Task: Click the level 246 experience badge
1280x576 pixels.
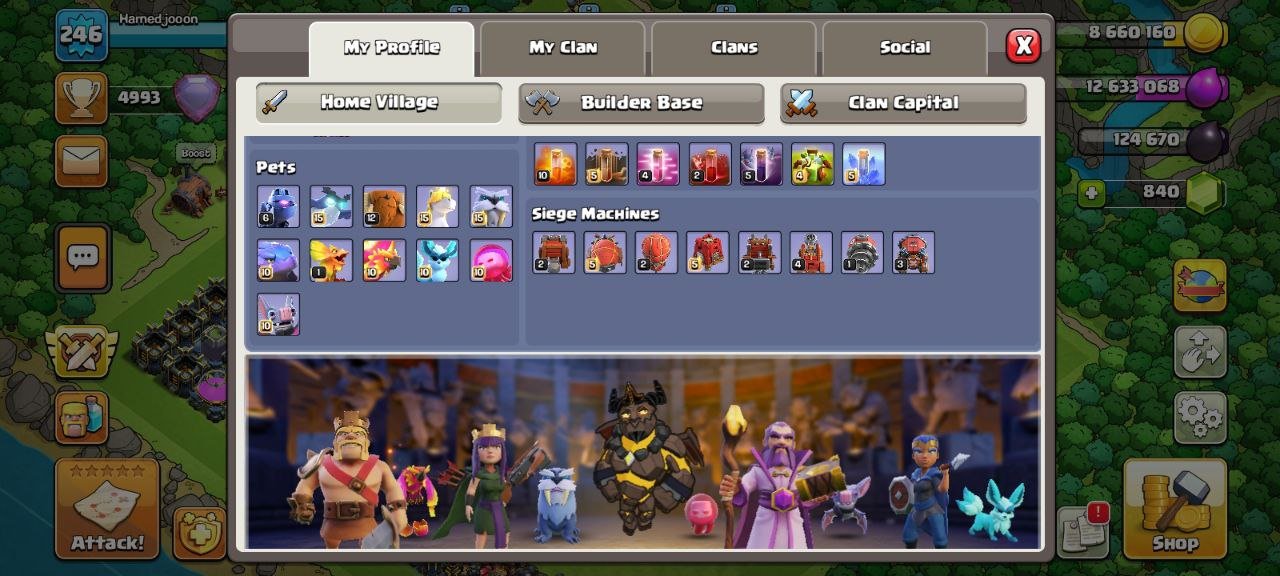Action: pyautogui.click(x=81, y=35)
